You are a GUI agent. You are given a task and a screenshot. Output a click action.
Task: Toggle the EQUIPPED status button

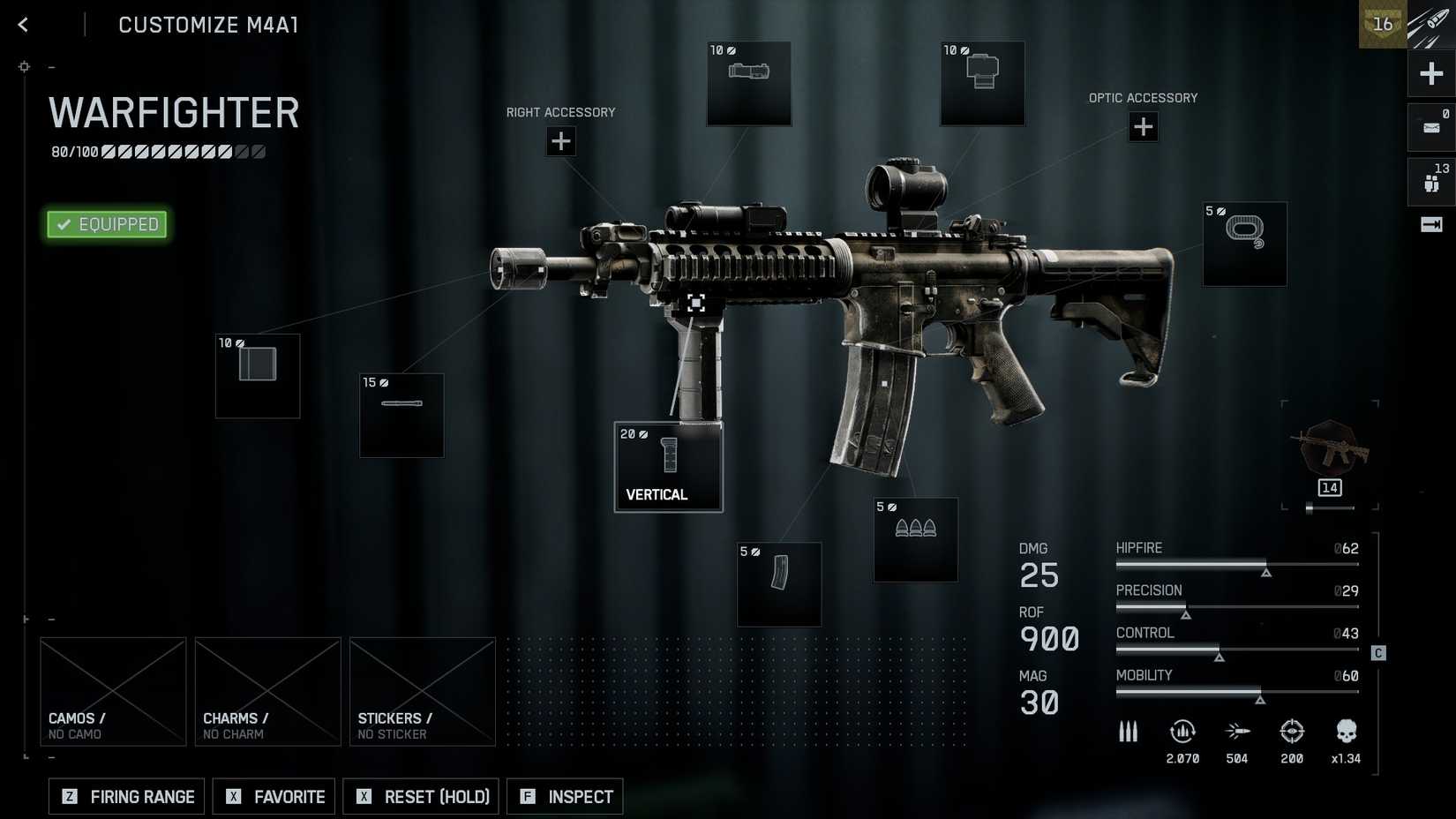click(106, 224)
